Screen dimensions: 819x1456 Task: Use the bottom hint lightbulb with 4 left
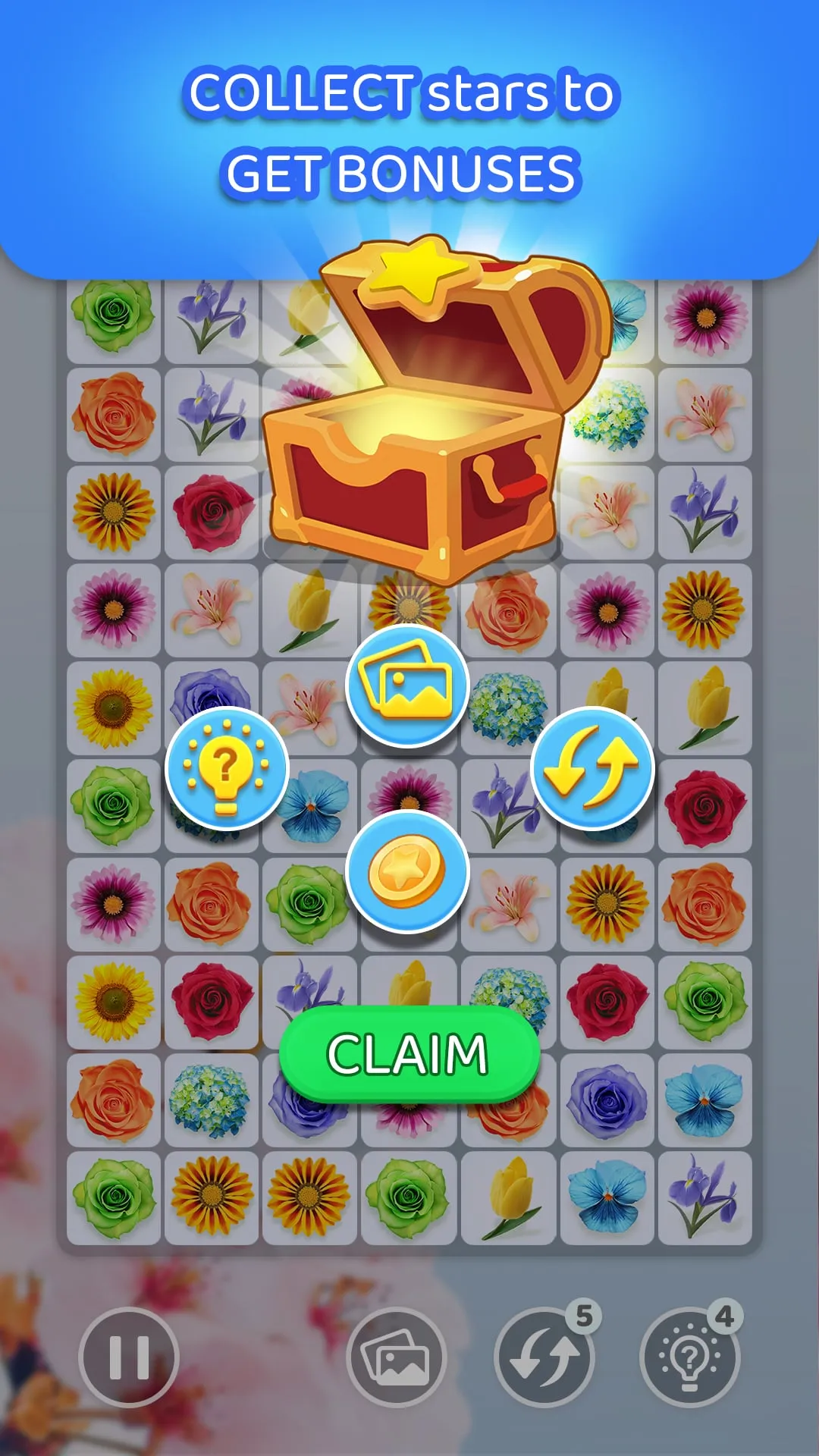click(689, 1357)
